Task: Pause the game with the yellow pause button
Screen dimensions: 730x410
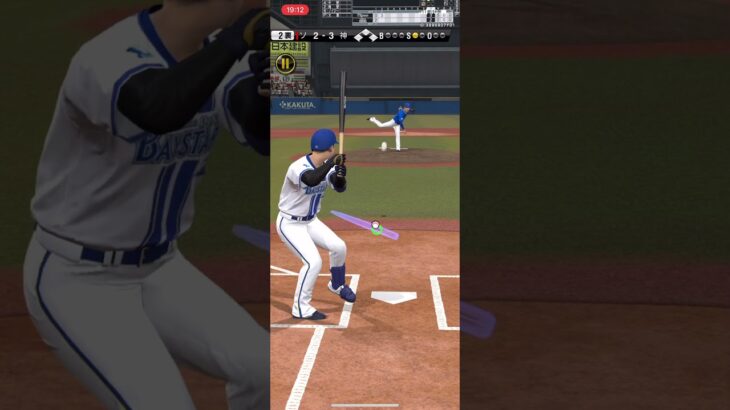Action: [285, 63]
